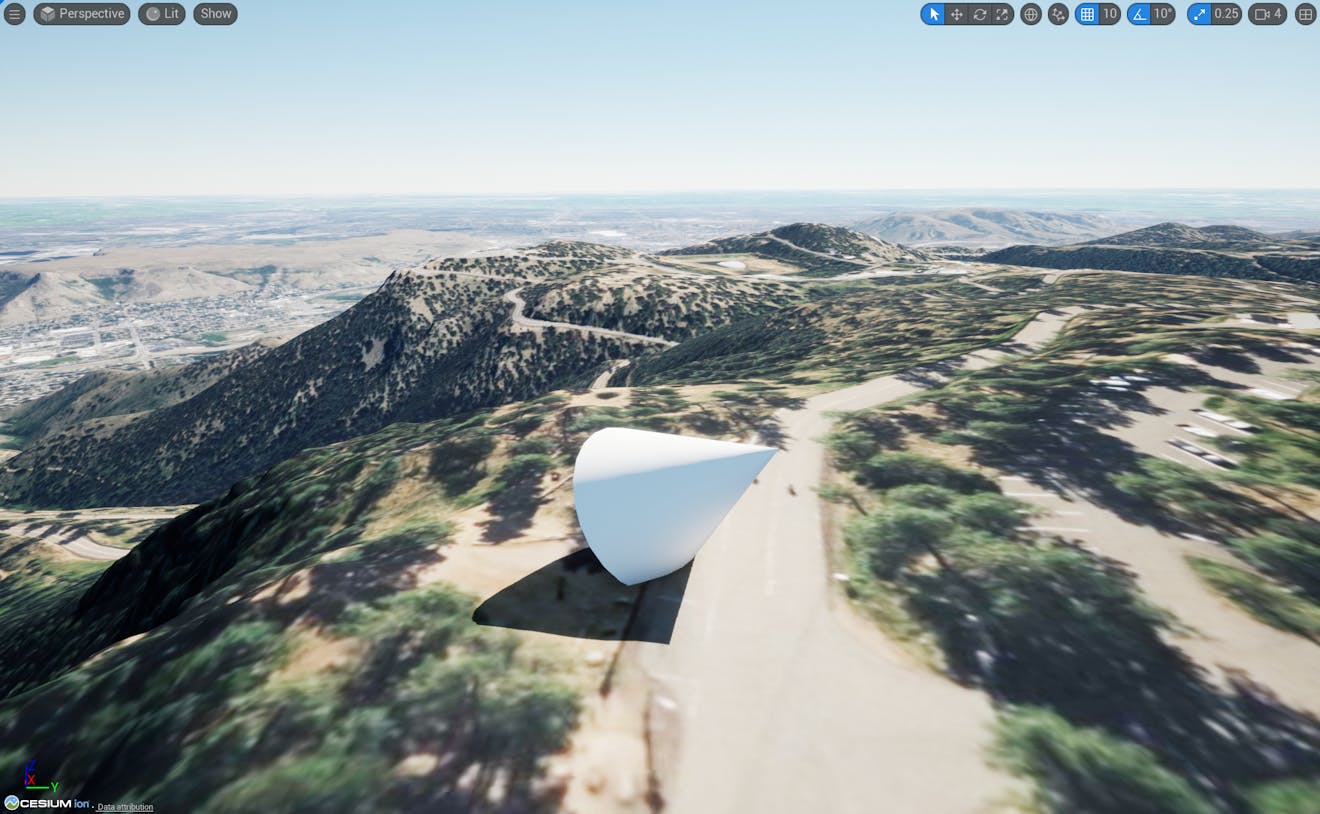The height and width of the screenshot is (814, 1320).
Task: Select the Scale tool
Action: [1002, 14]
